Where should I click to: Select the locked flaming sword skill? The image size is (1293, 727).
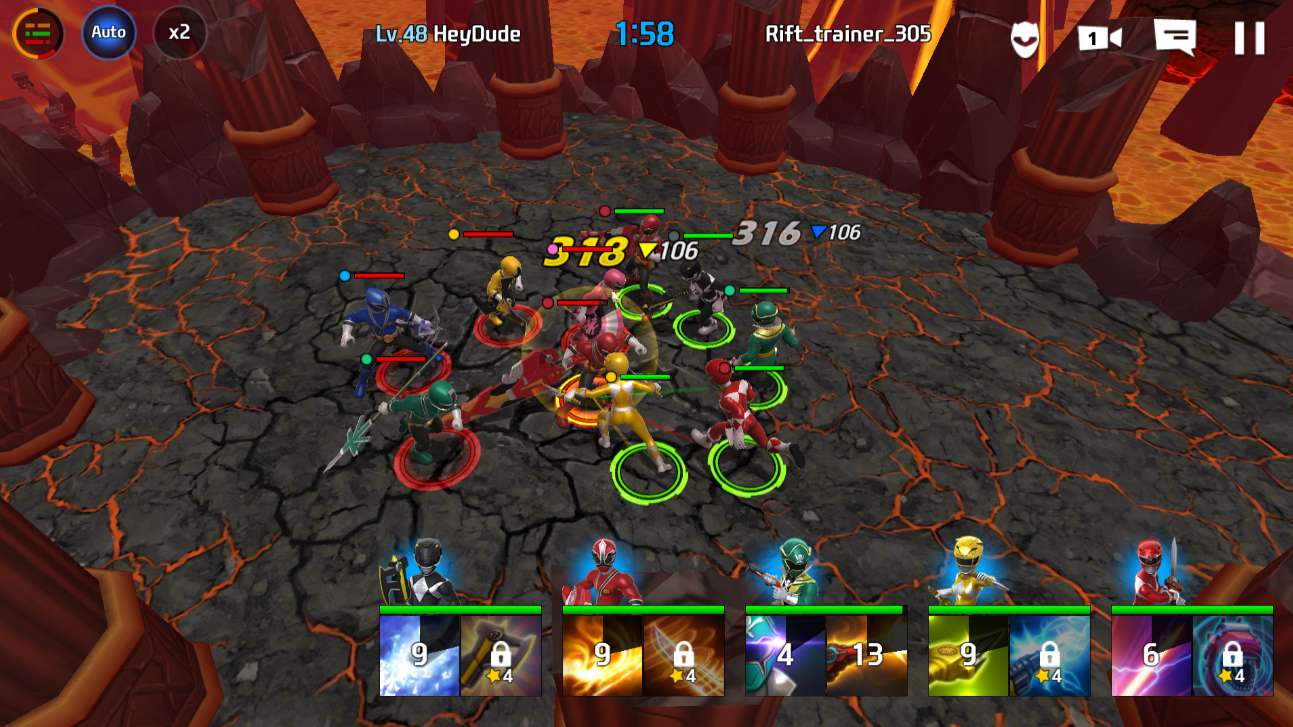[x=684, y=655]
